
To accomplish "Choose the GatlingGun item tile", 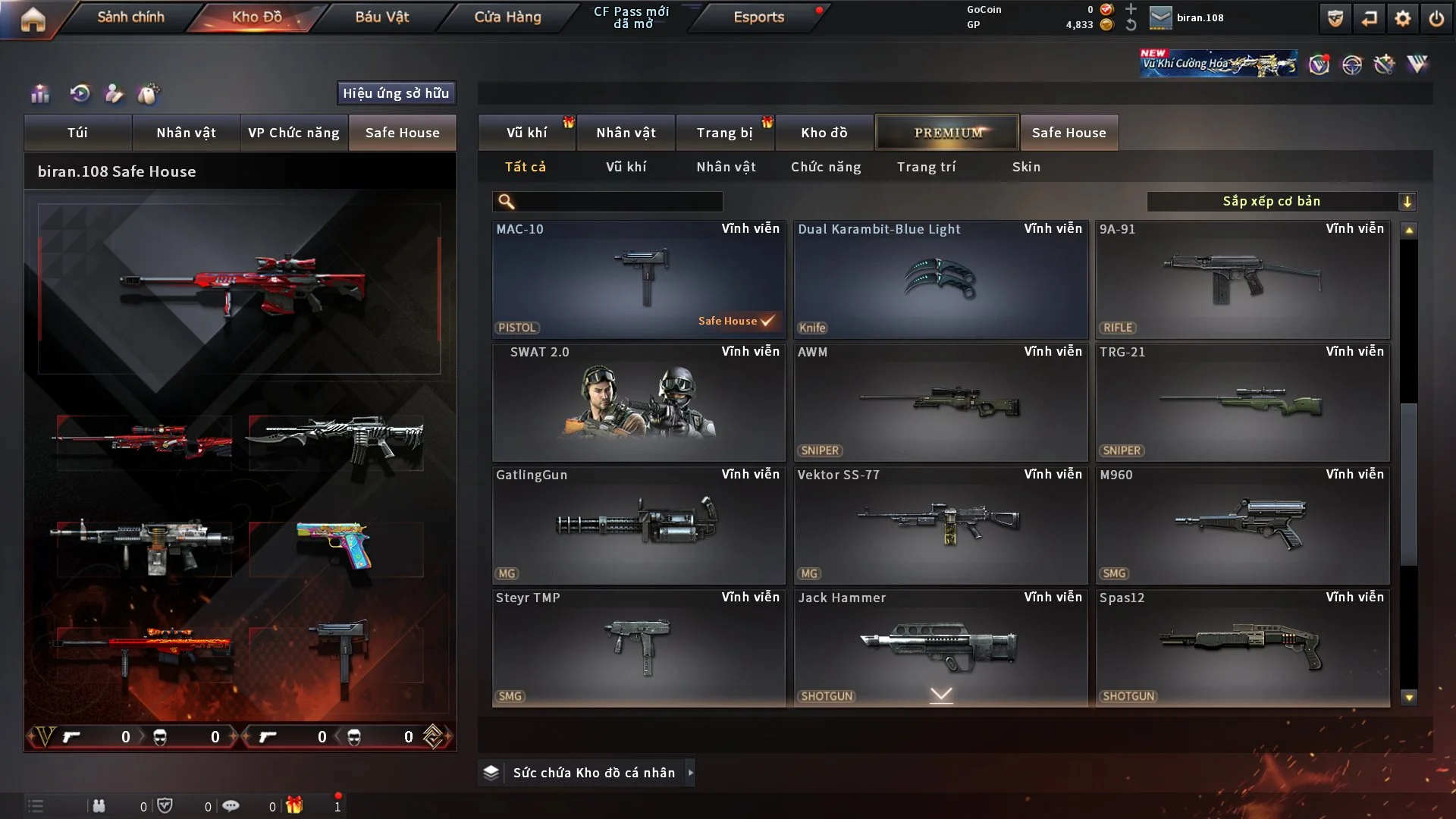I will click(x=638, y=525).
